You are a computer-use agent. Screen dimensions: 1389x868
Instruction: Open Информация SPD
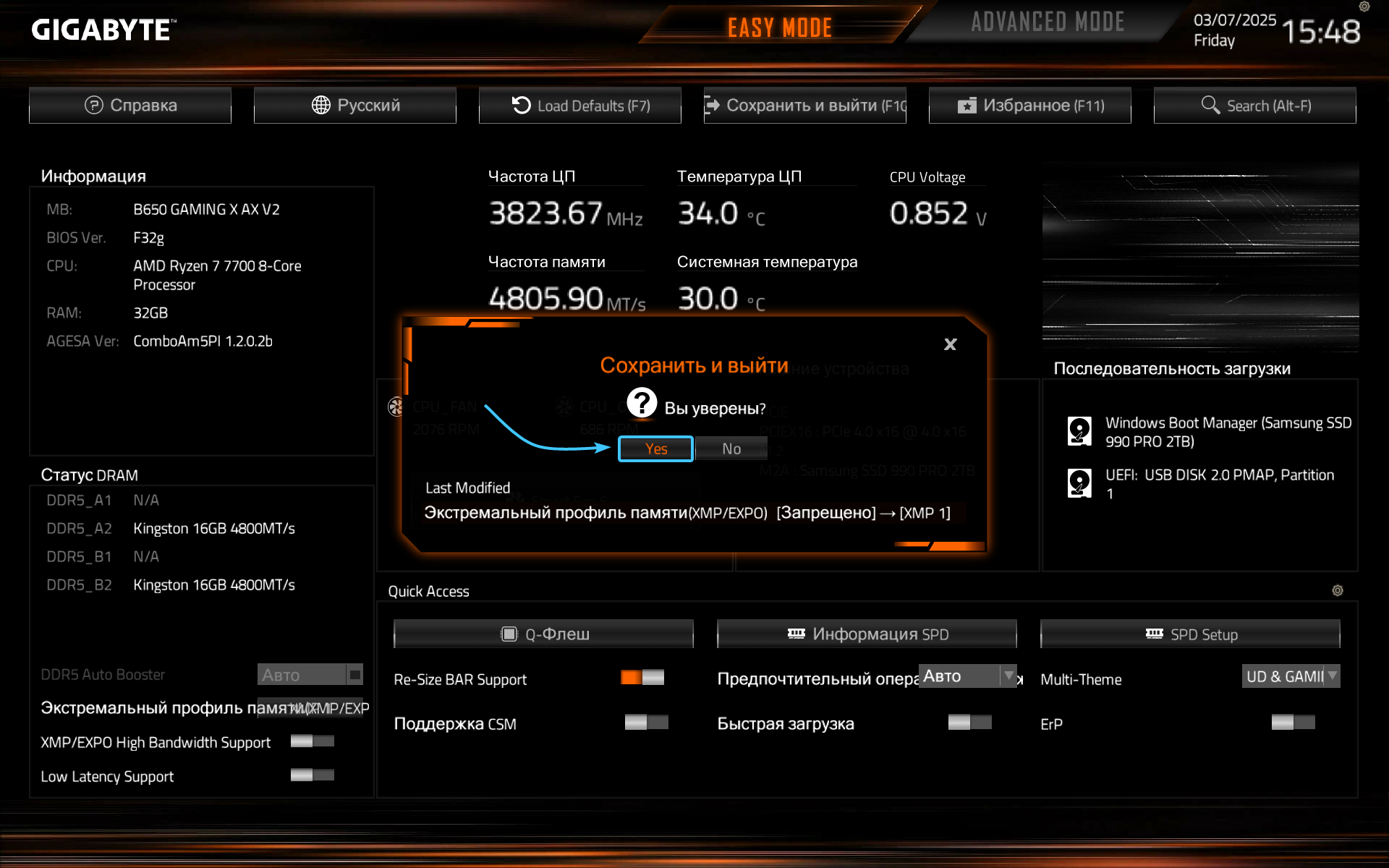[x=867, y=634]
